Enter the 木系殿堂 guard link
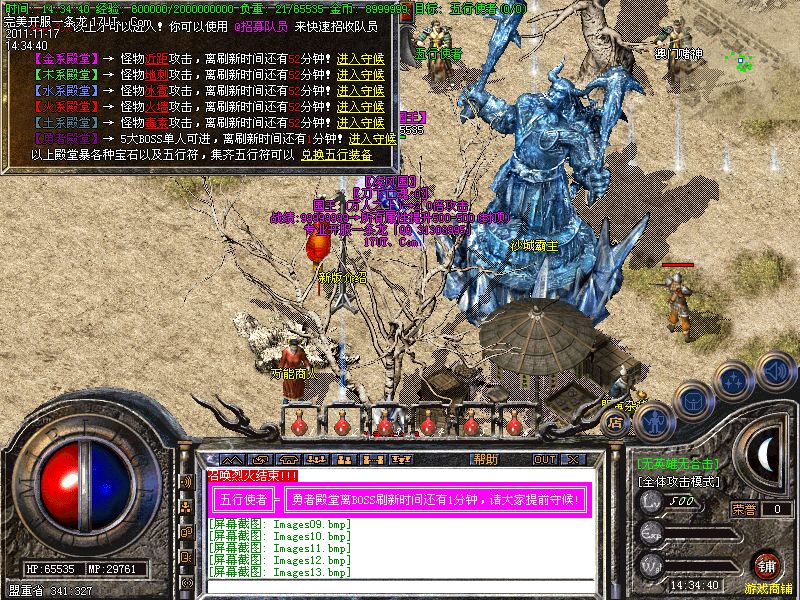The width and height of the screenshot is (800, 600). [360, 75]
